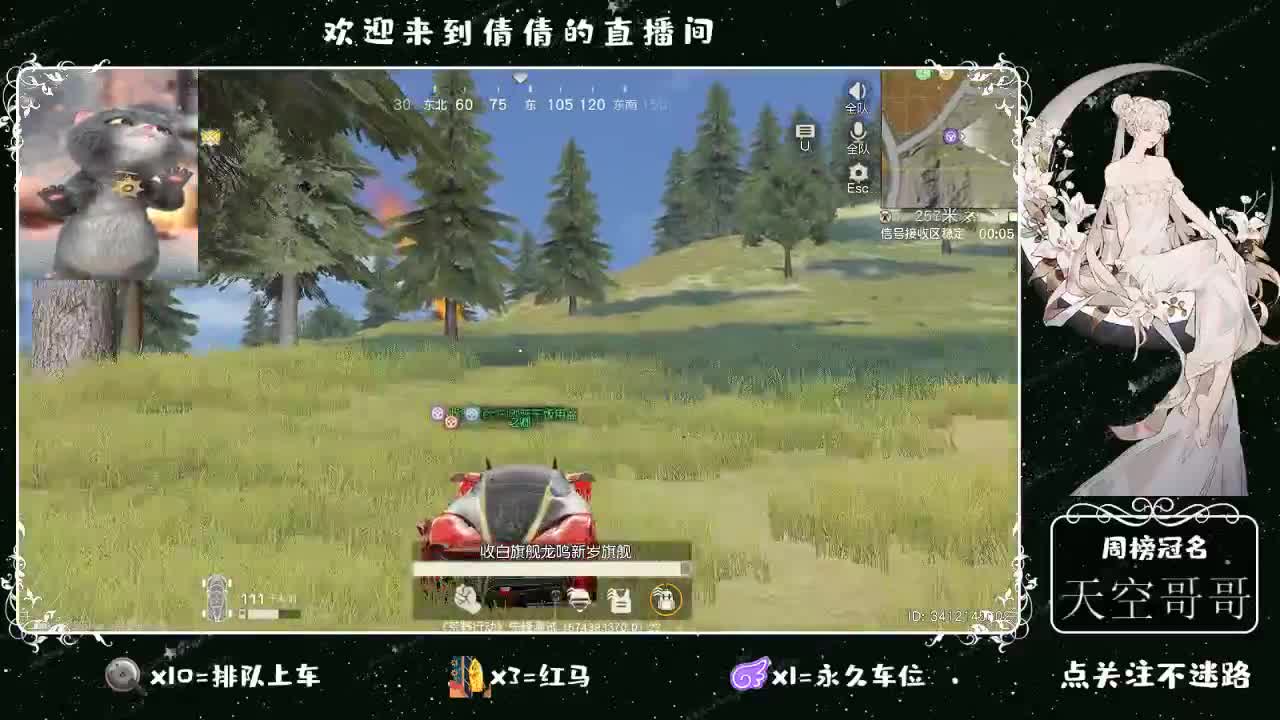Viewport: 1280px width, 720px height.
Task: Select the melee fist attack icon
Action: (466, 598)
